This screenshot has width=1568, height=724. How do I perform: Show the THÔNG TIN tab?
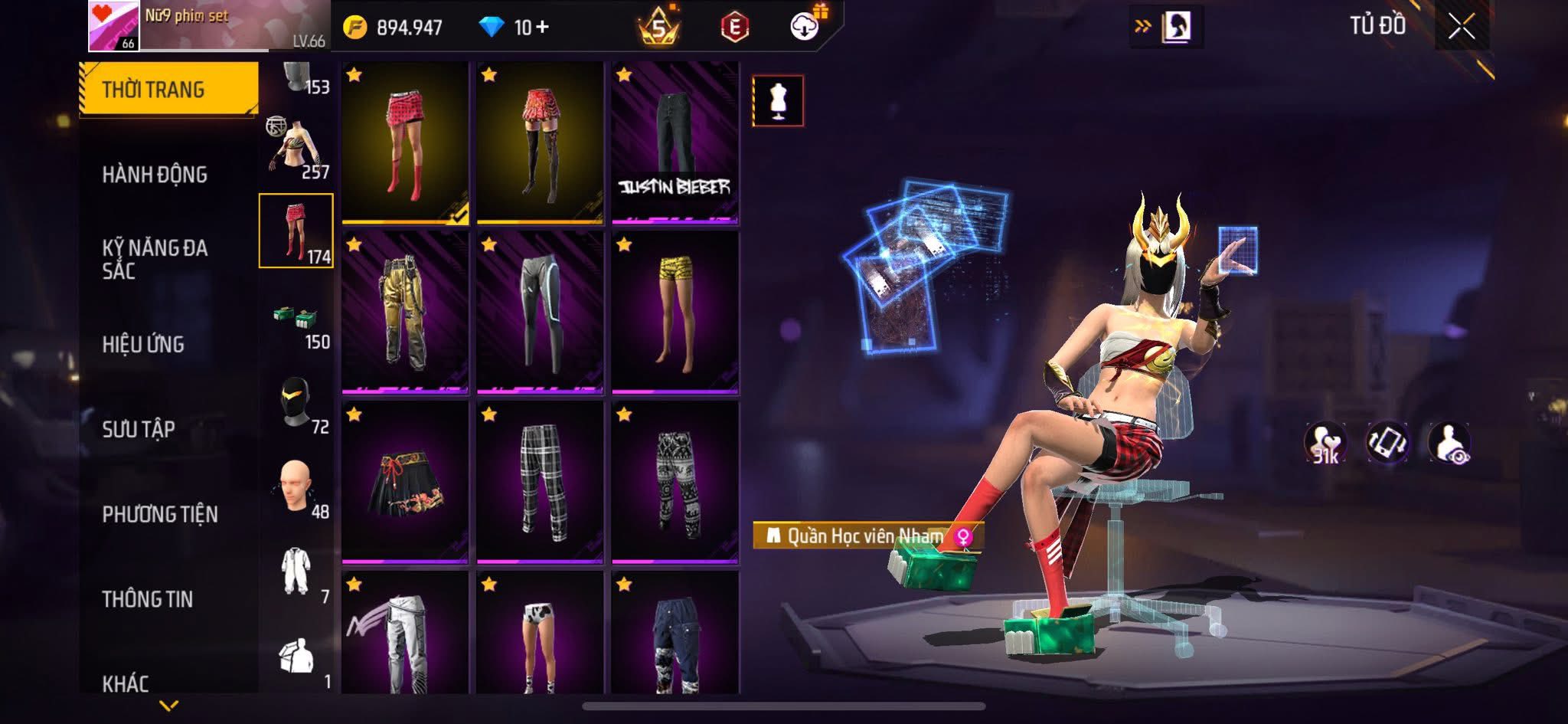147,599
